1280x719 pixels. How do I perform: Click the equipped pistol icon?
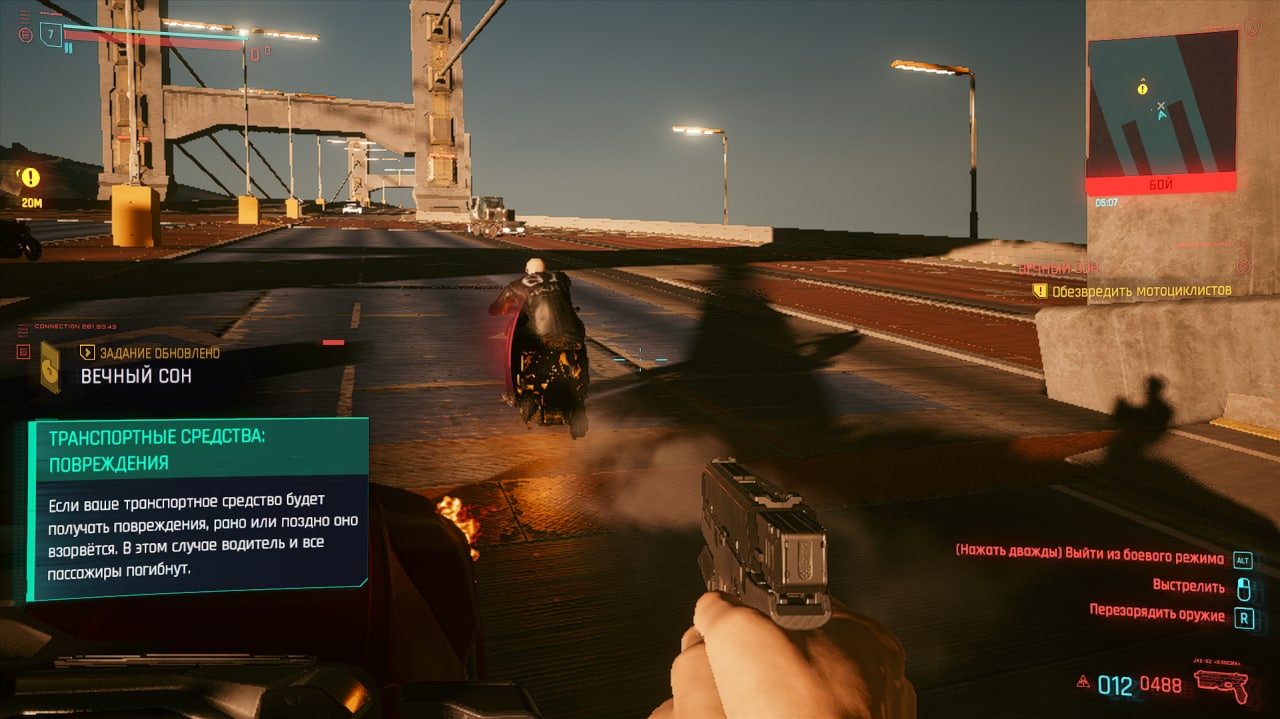1220,683
